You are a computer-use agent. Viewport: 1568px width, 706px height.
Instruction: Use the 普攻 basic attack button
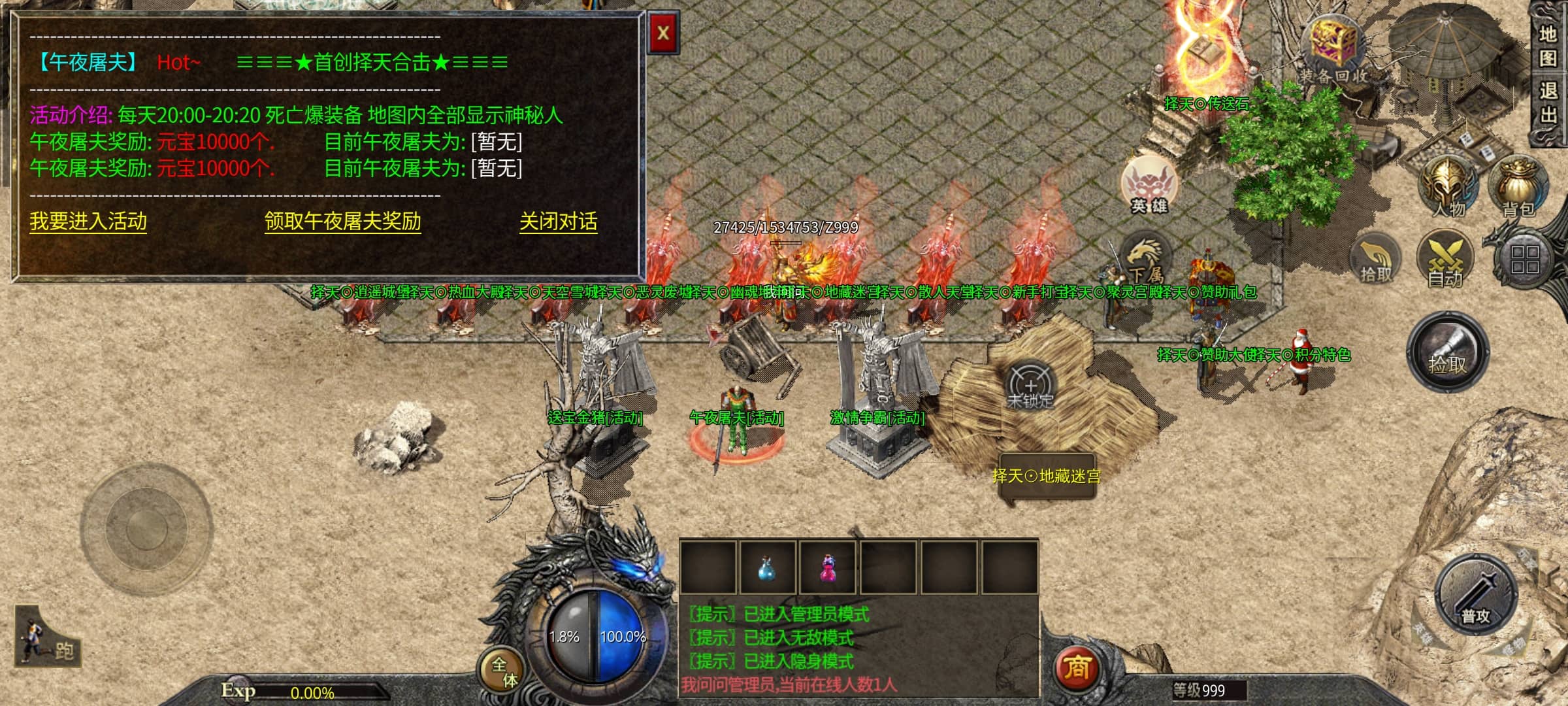click(1476, 595)
